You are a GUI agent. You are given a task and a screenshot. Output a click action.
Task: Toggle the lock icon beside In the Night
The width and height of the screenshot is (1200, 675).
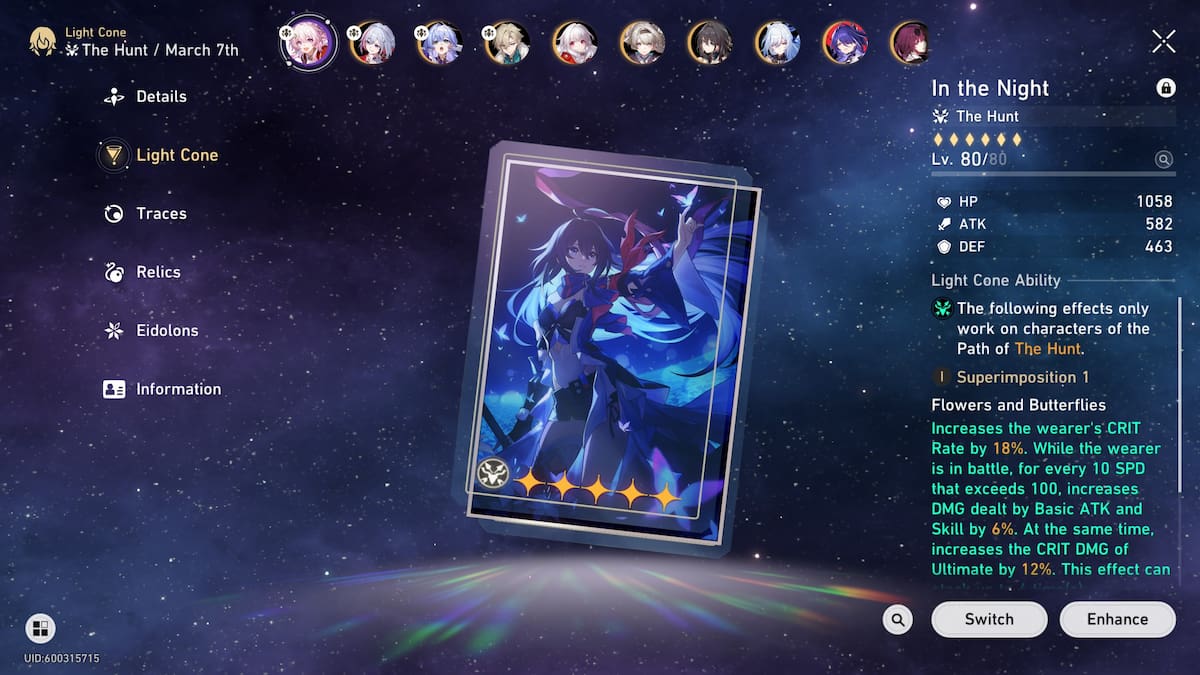tap(1165, 88)
